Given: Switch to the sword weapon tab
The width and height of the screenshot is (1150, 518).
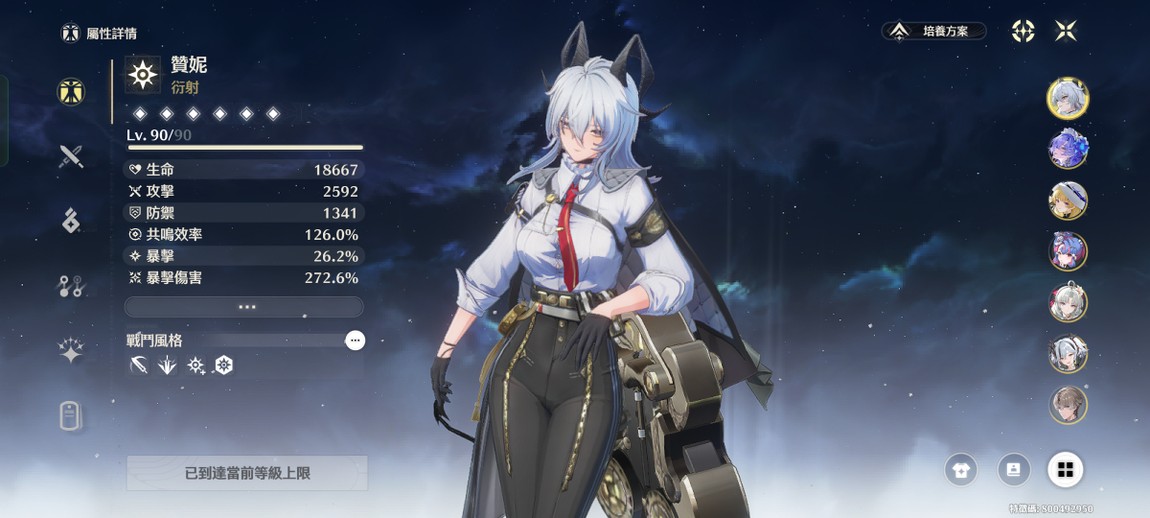Looking at the screenshot, I should coord(70,156).
